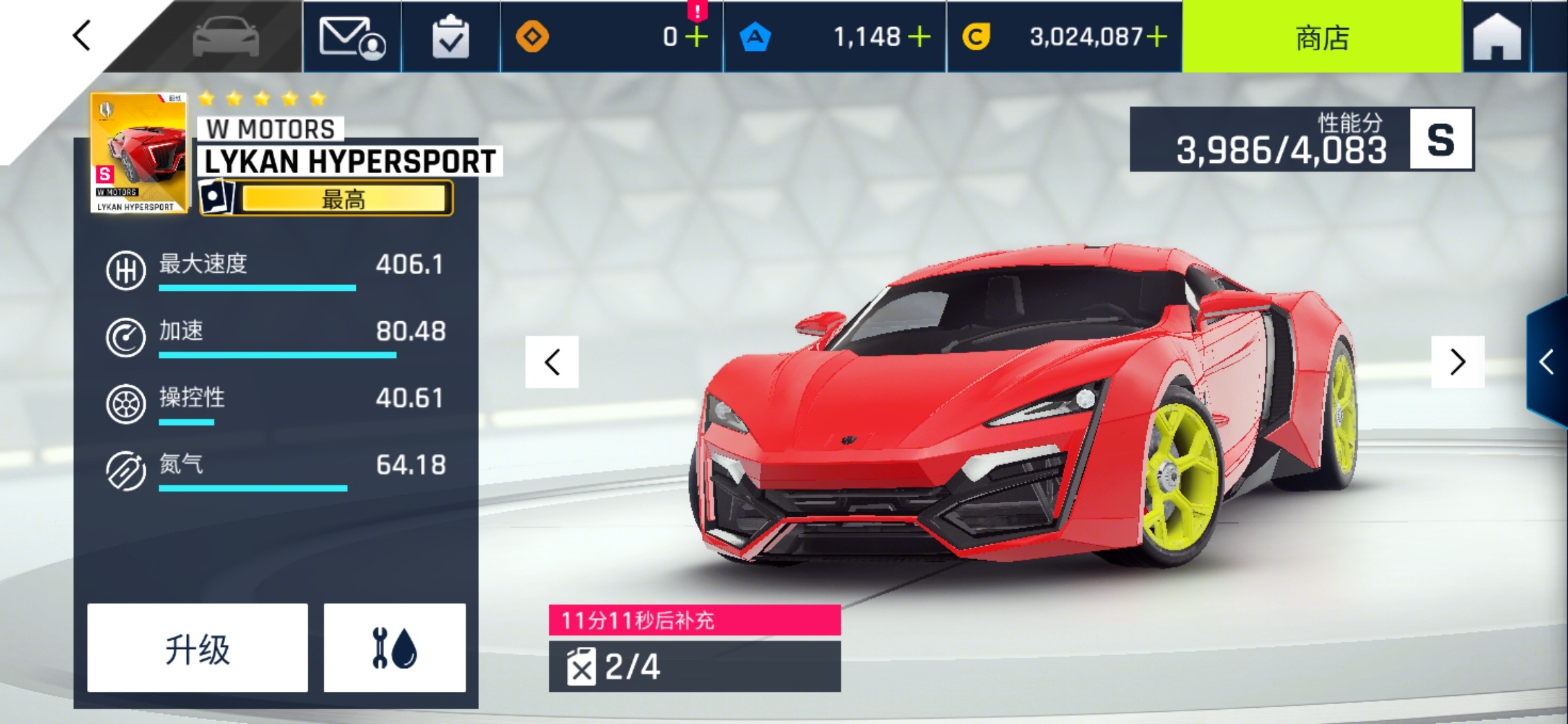Screen dimensions: 1568x724
Task: Add more blue tokens
Action: coord(919,38)
